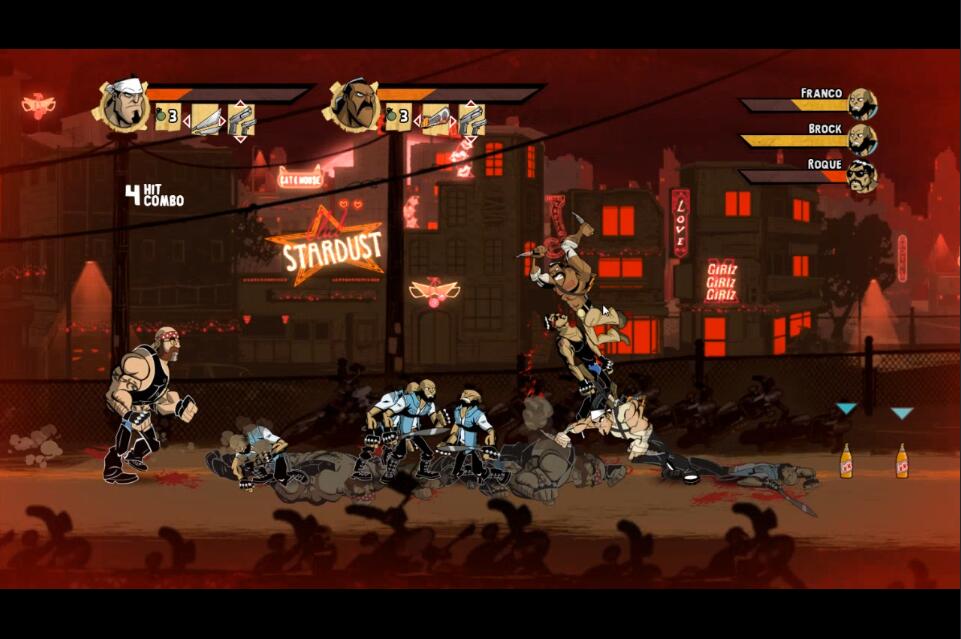Click Franco's enemy portrait
Screen dimensions: 961x639
coord(861,103)
